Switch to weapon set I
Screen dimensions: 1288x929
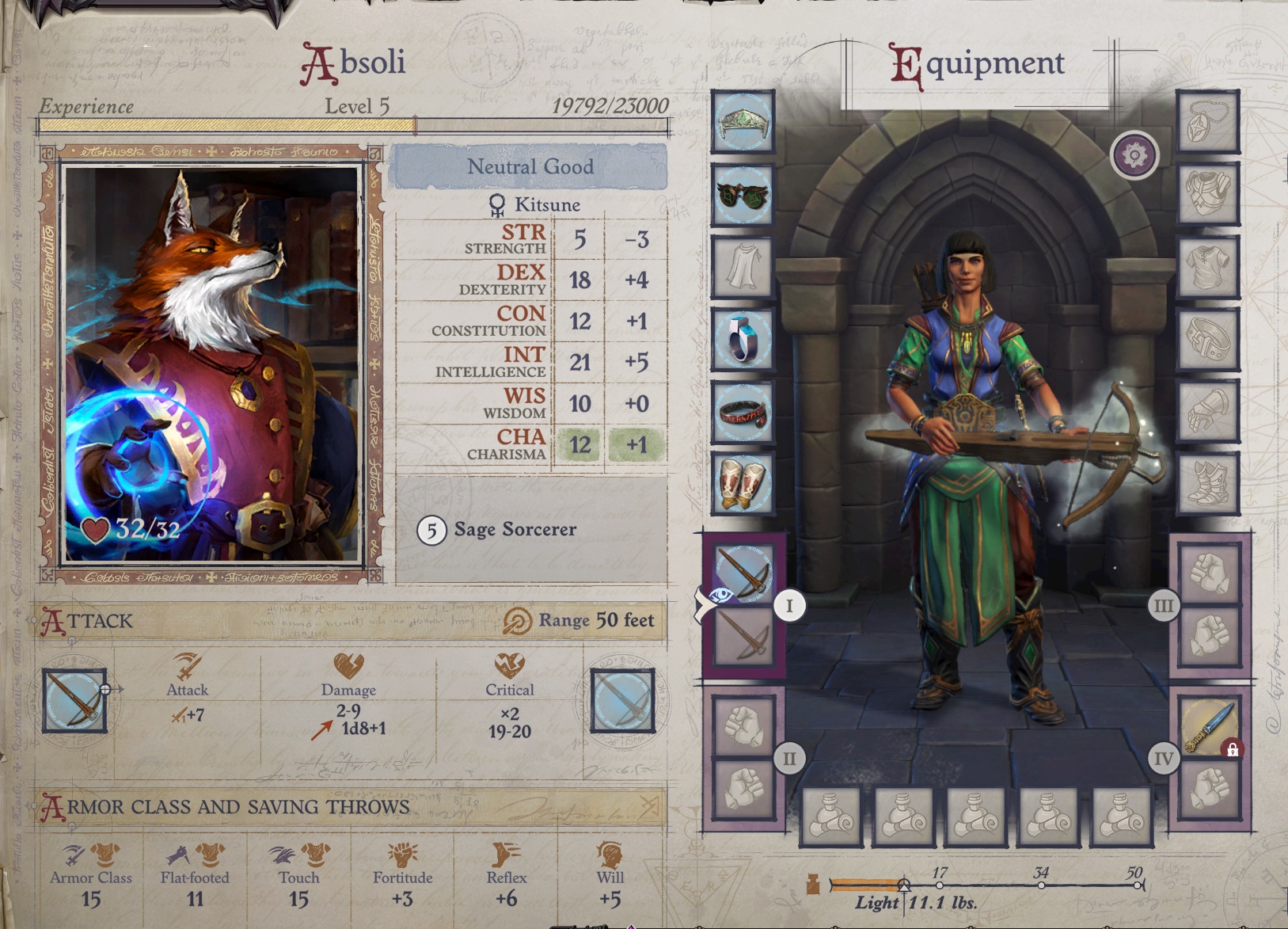coord(788,607)
